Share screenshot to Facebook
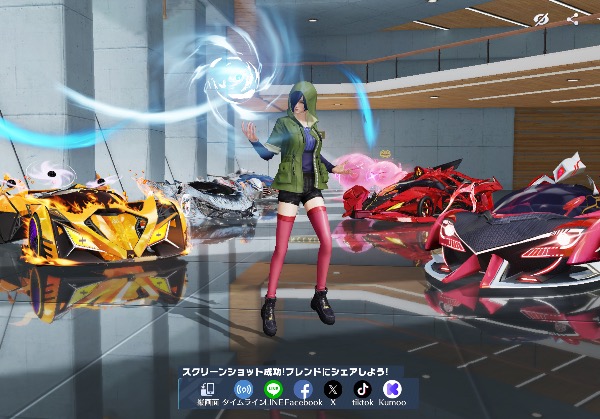600x419 pixels. point(303,390)
